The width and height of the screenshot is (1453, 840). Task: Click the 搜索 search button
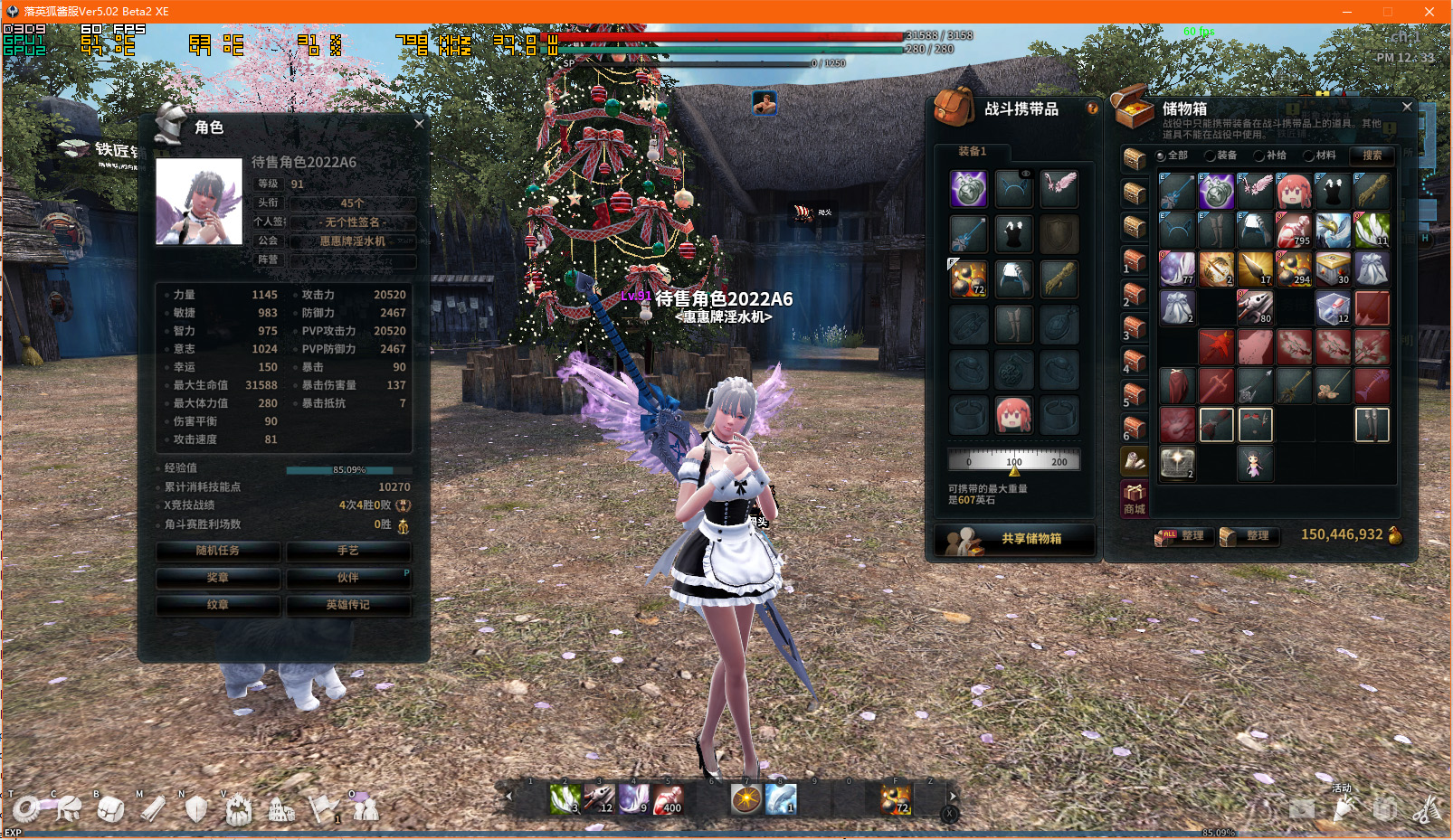coord(1372,156)
